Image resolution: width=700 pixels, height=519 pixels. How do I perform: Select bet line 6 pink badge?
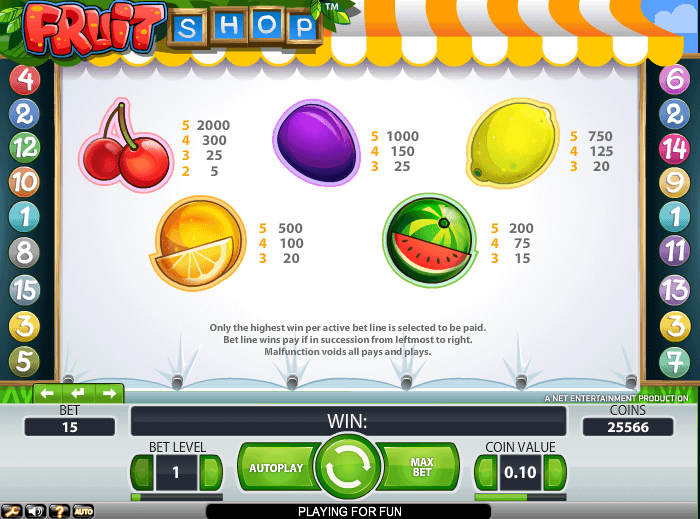point(675,78)
